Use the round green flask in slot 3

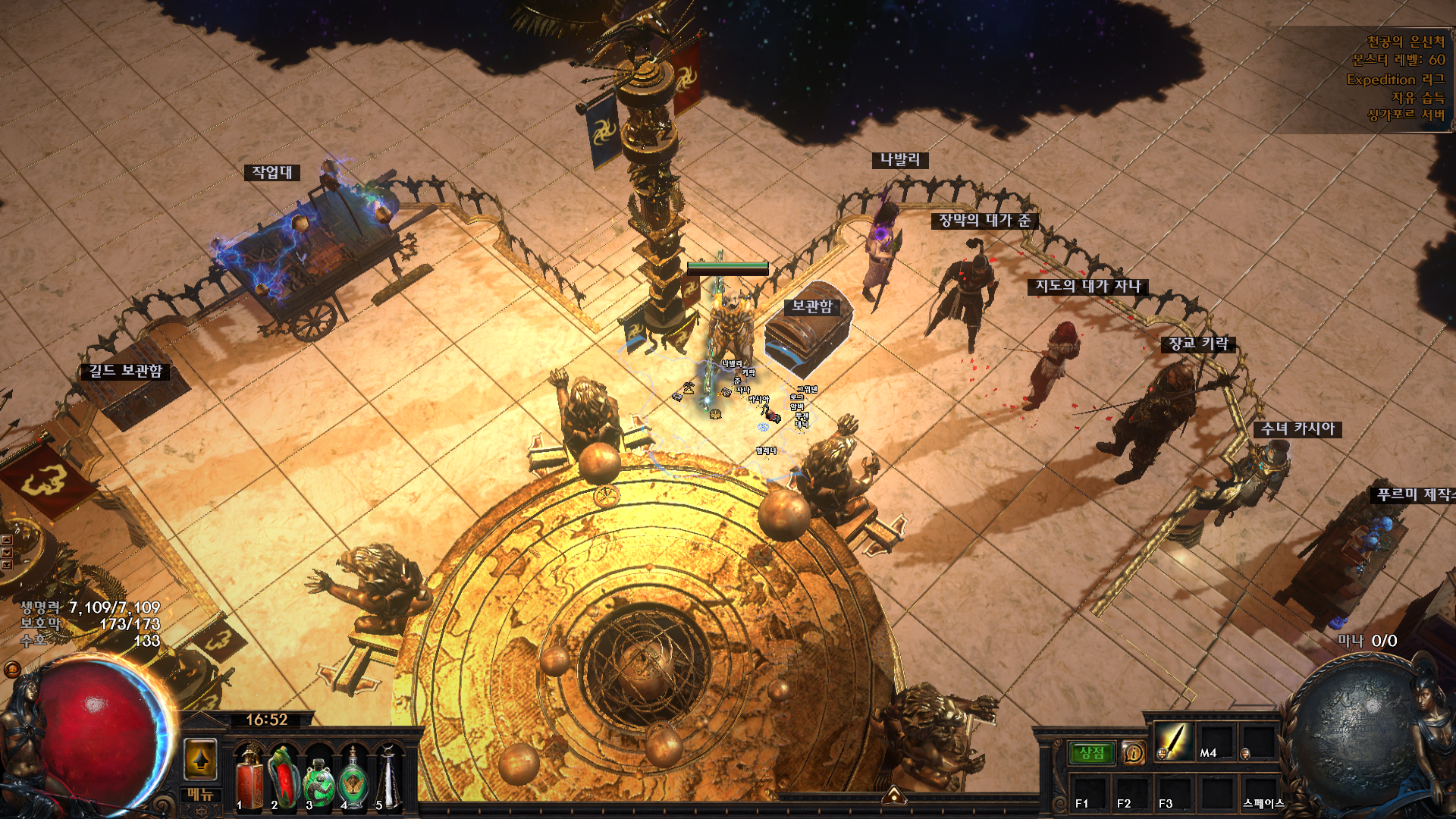(x=318, y=779)
